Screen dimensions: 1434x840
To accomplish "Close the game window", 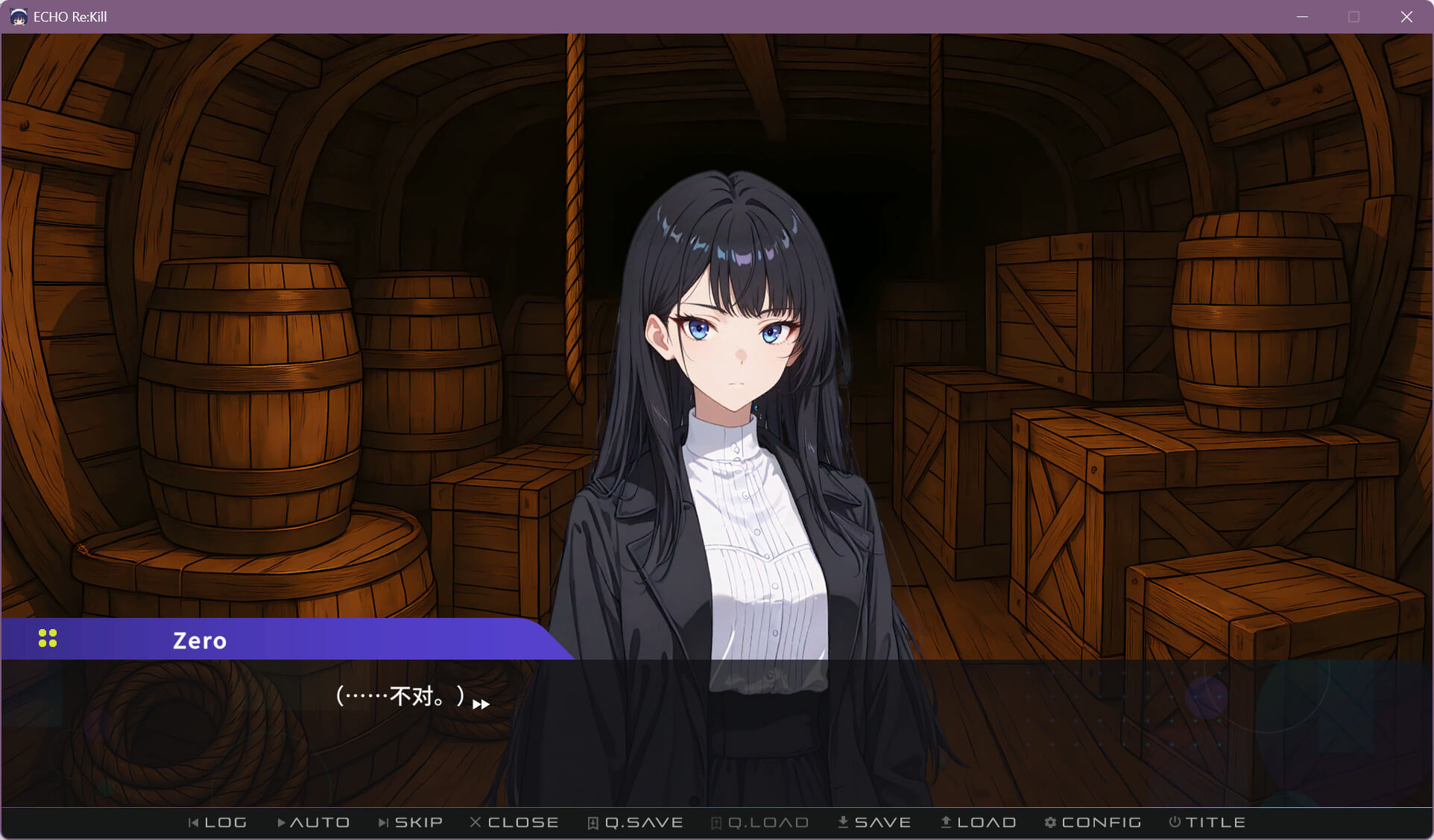I will (x=1406, y=16).
